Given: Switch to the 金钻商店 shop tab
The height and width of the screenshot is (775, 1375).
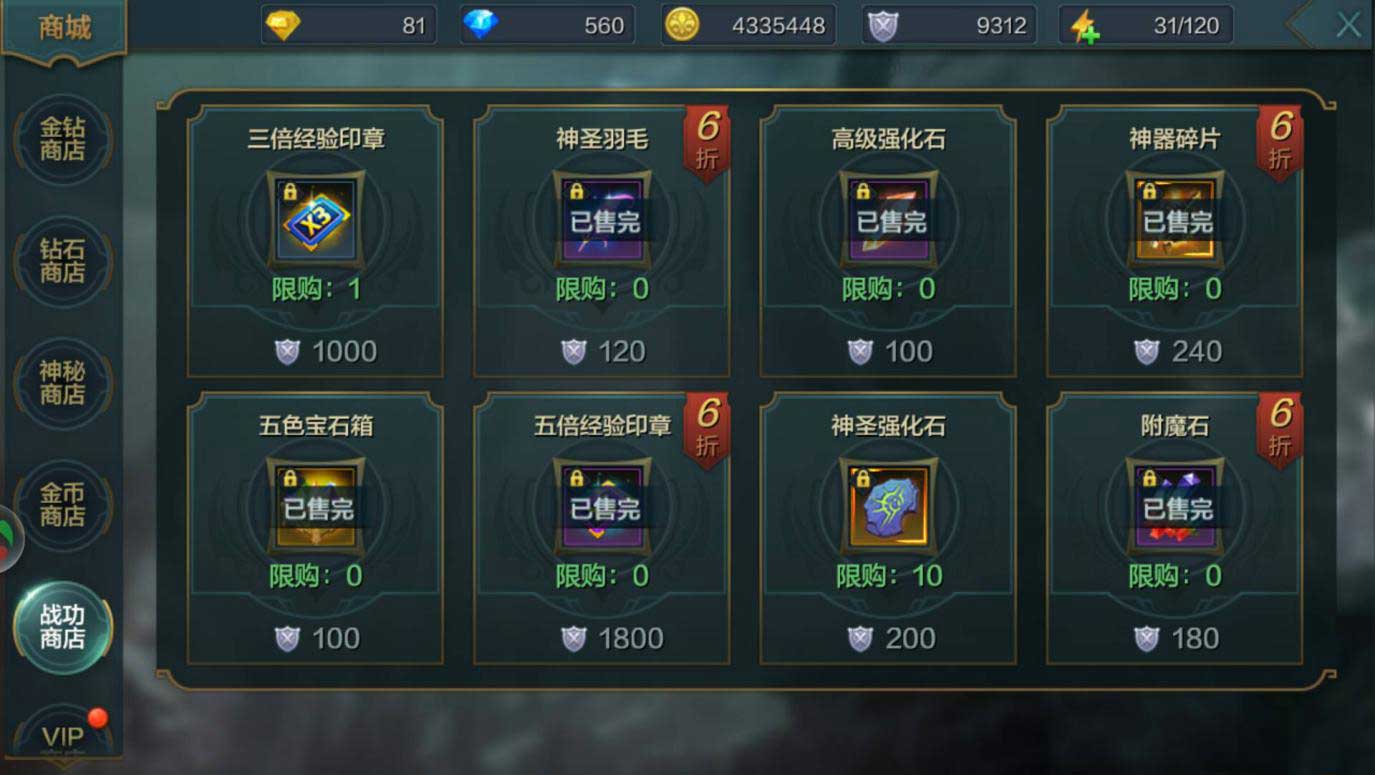Looking at the screenshot, I should (x=62, y=139).
